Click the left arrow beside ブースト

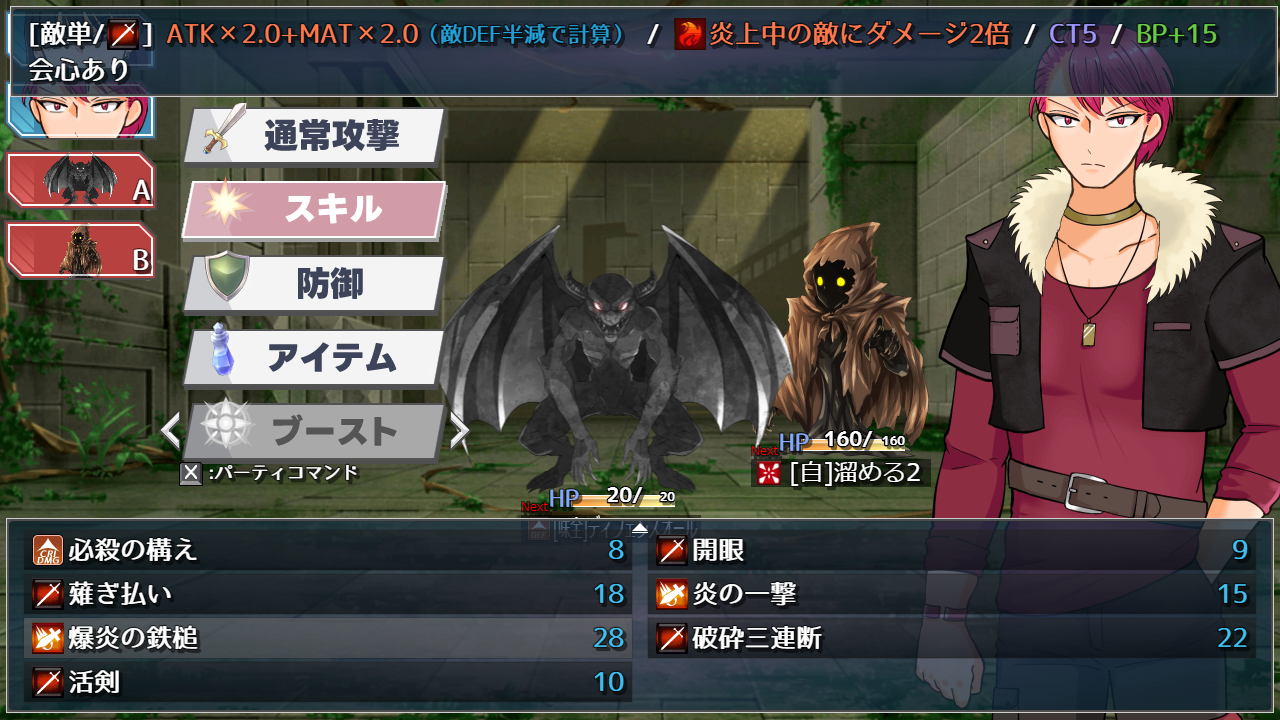click(171, 431)
